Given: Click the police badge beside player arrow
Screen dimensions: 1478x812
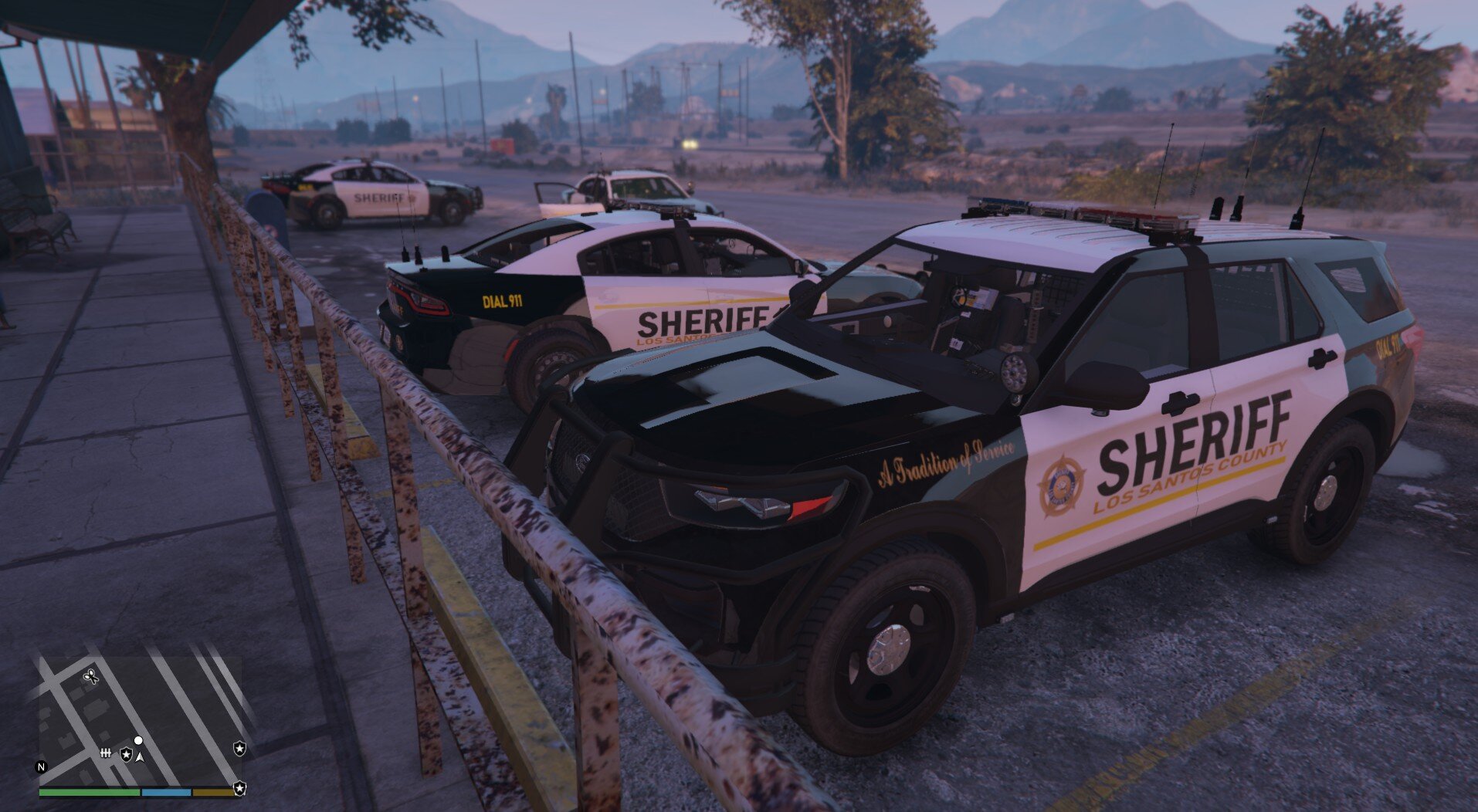Looking at the screenshot, I should coord(125,754).
